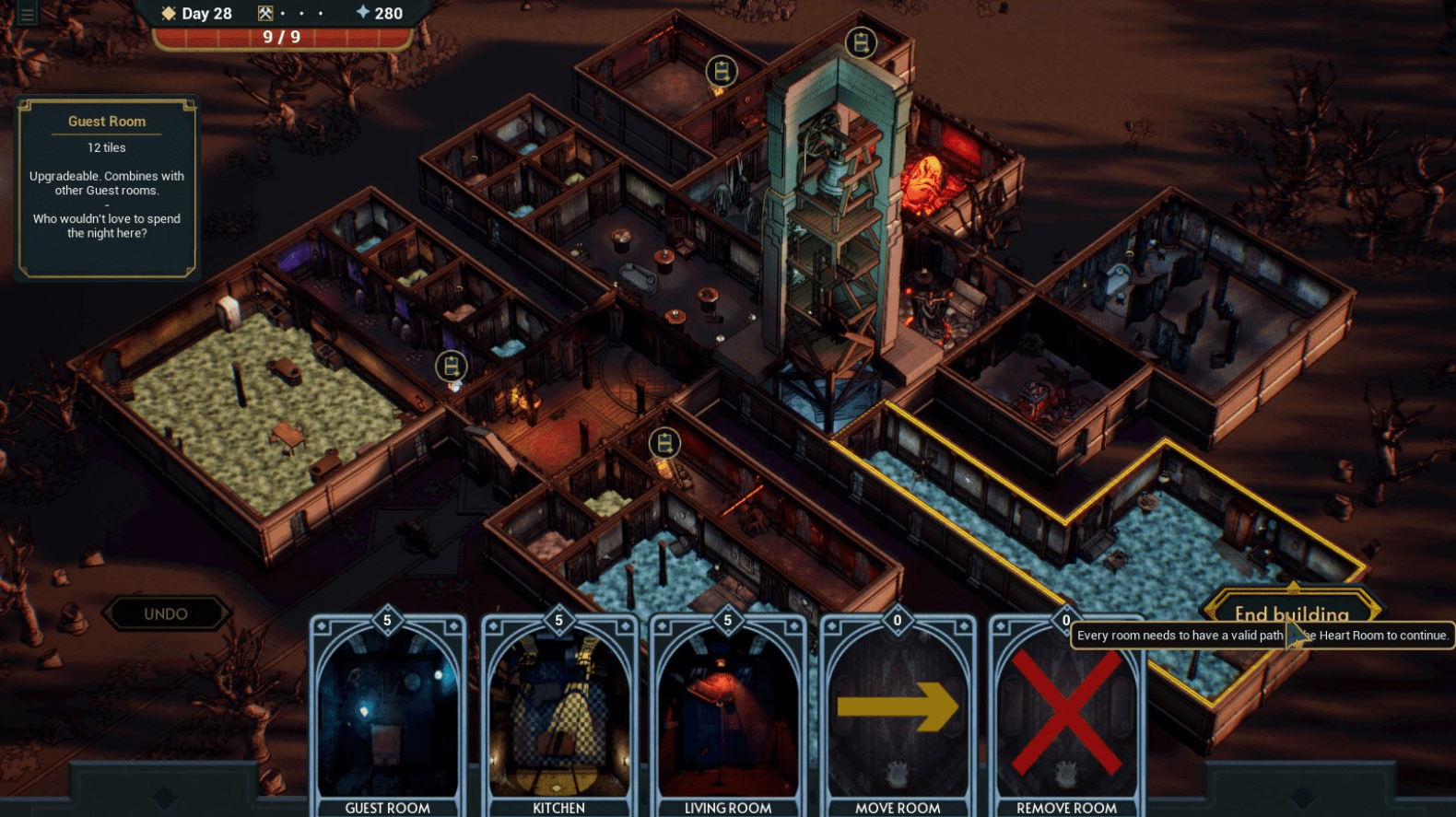Viewport: 1456px width, 817px height.
Task: Select the first phase dot next to the hammer
Action: pos(282,14)
